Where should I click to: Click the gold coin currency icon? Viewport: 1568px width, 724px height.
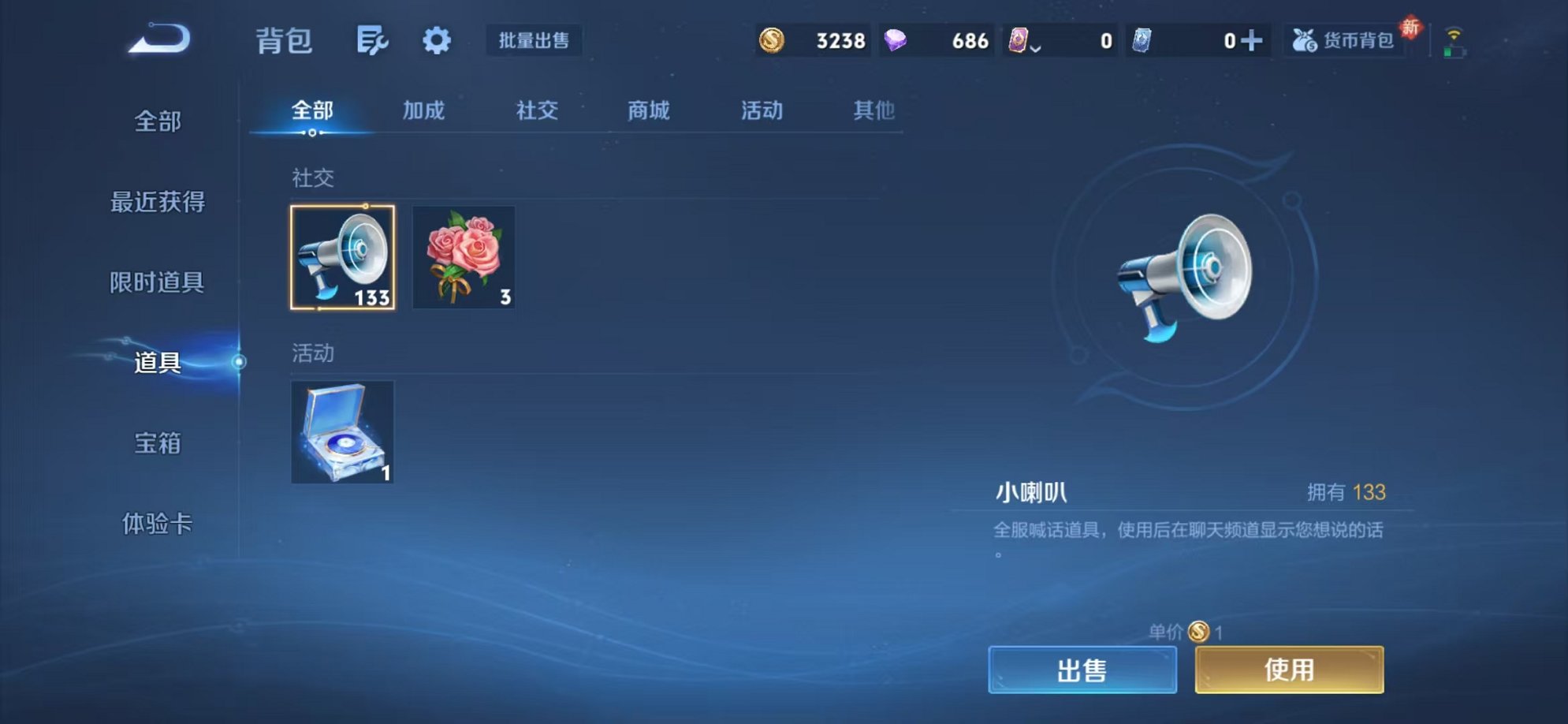(771, 39)
